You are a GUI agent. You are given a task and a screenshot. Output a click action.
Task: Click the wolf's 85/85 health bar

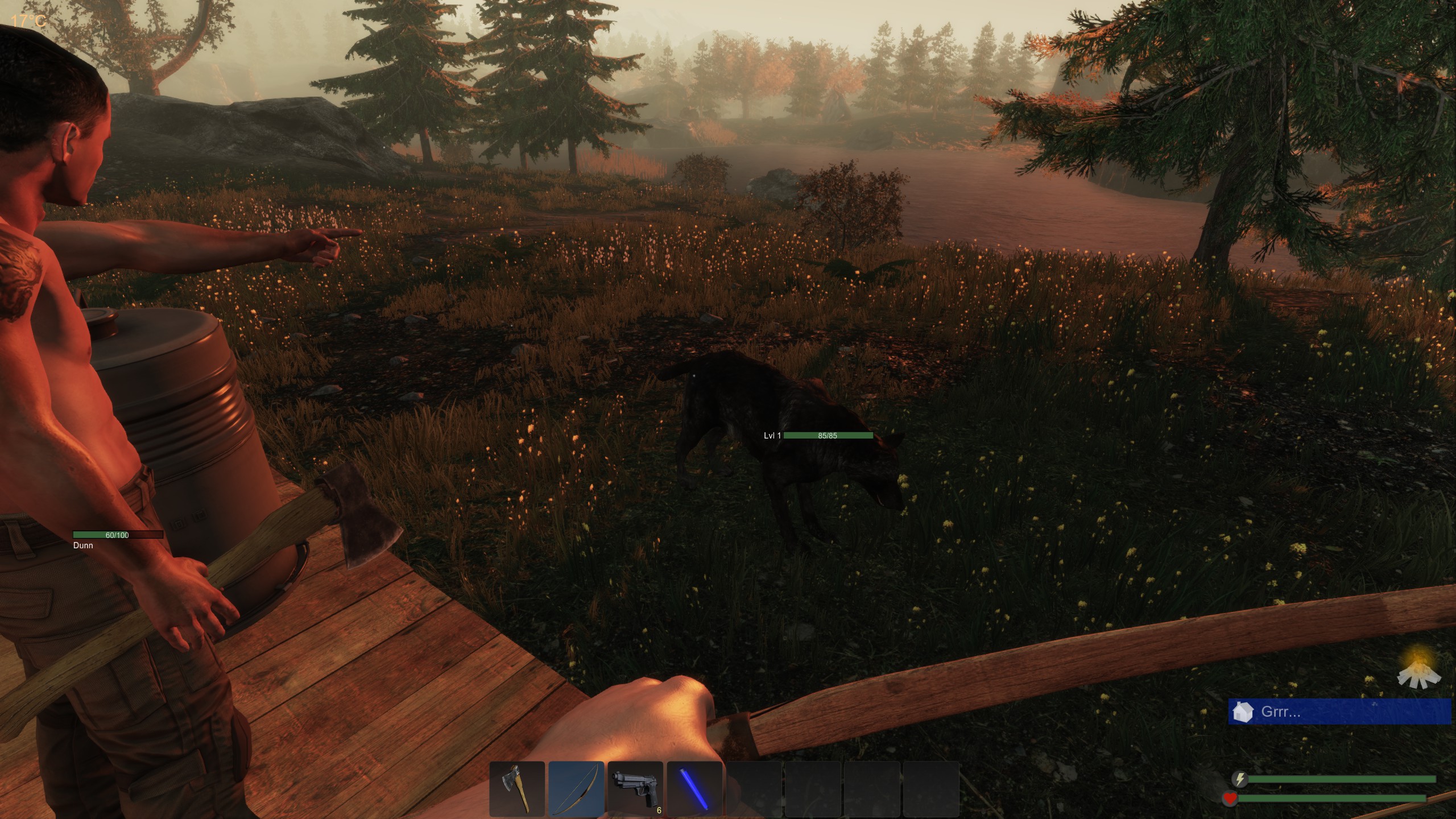pos(828,435)
